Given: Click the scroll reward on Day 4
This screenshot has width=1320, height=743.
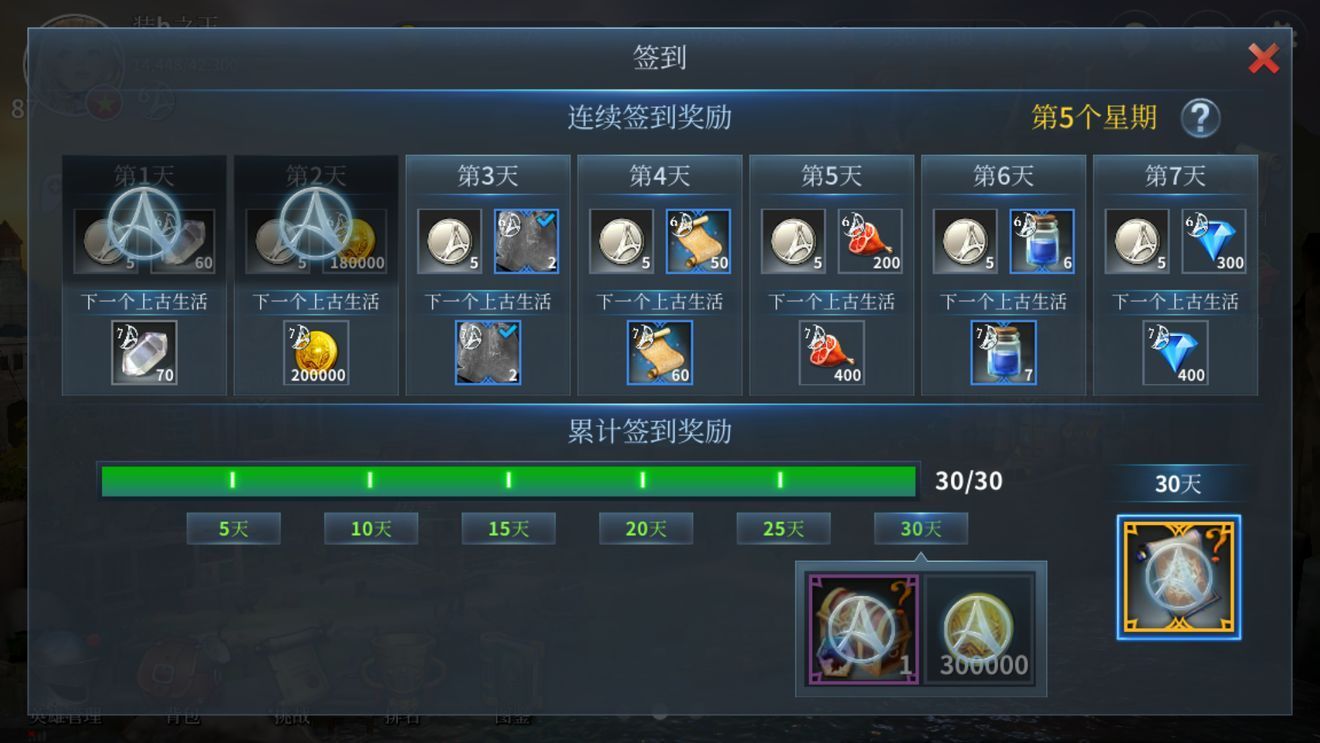Looking at the screenshot, I should pyautogui.click(x=698, y=240).
